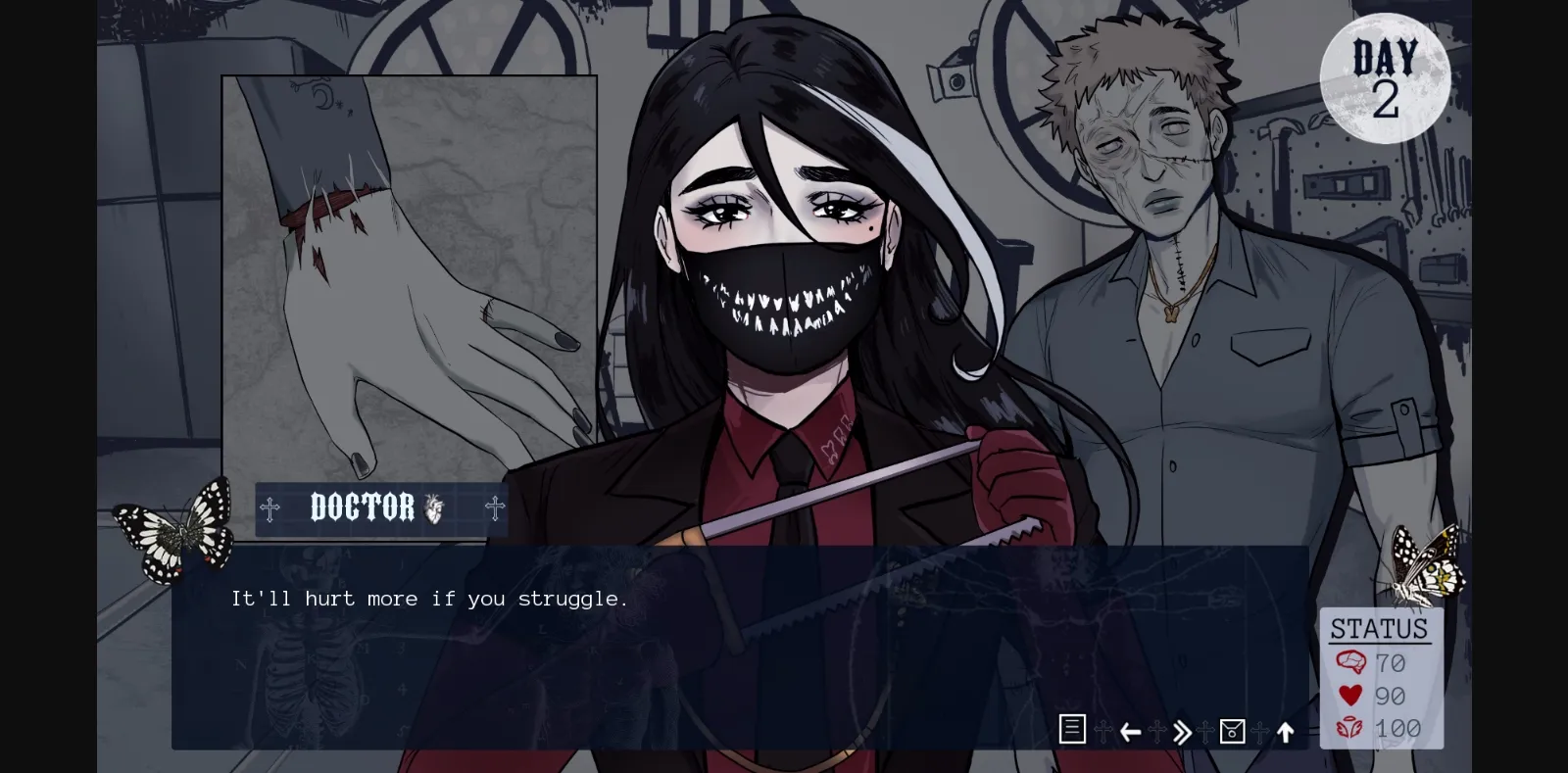Screen dimensions: 1568x773
Task: Click the Doctor name banner
Action: click(x=363, y=507)
